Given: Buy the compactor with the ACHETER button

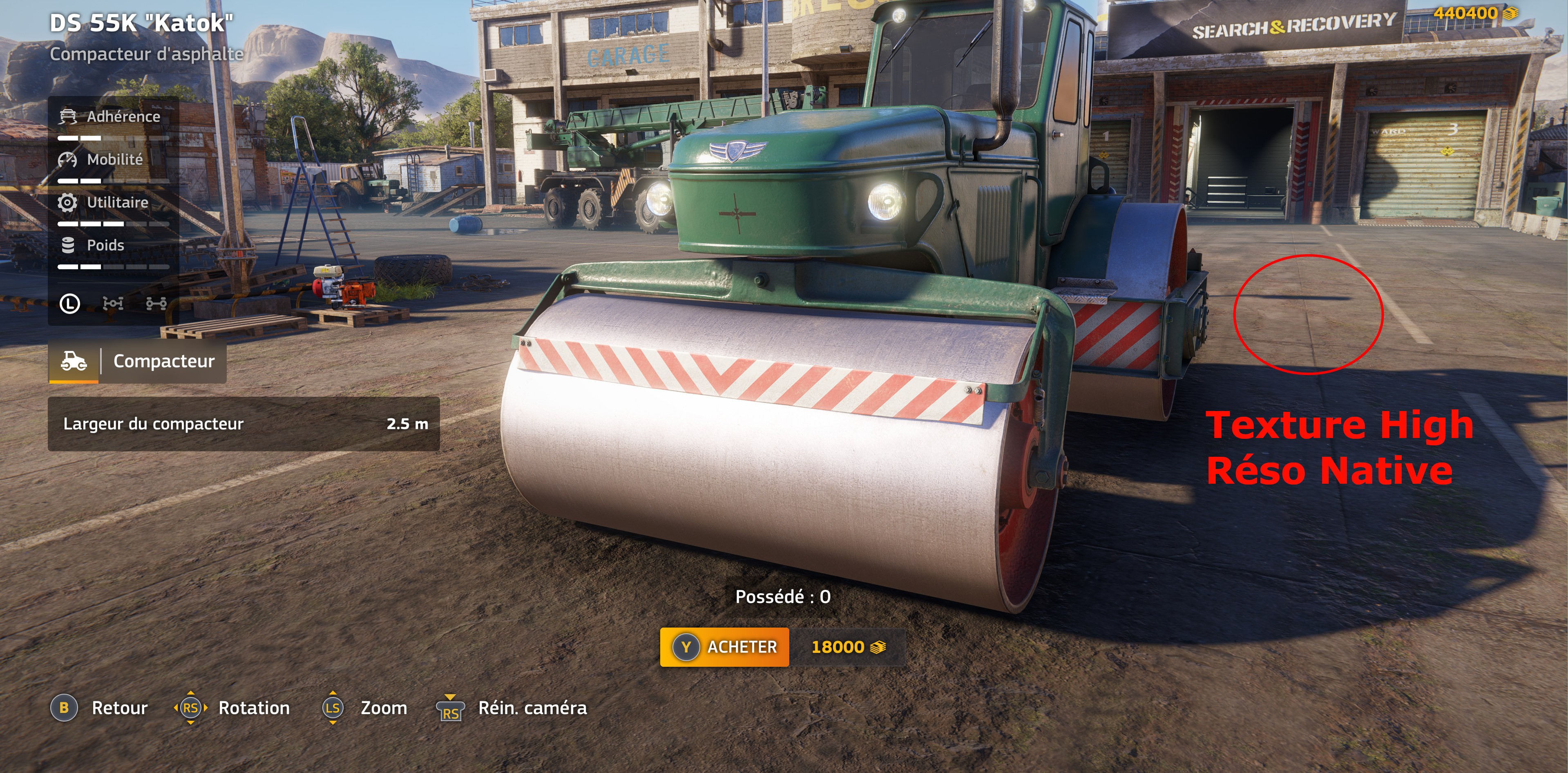Looking at the screenshot, I should 724,647.
